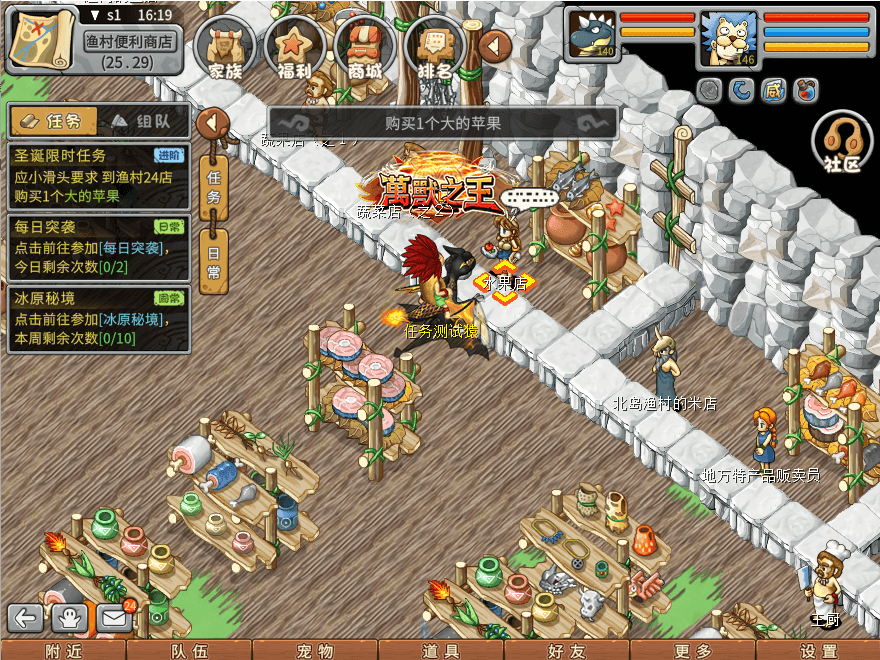Viewport: 880px width, 660px height.
Task: Open the 社区 community button
Action: [842, 144]
